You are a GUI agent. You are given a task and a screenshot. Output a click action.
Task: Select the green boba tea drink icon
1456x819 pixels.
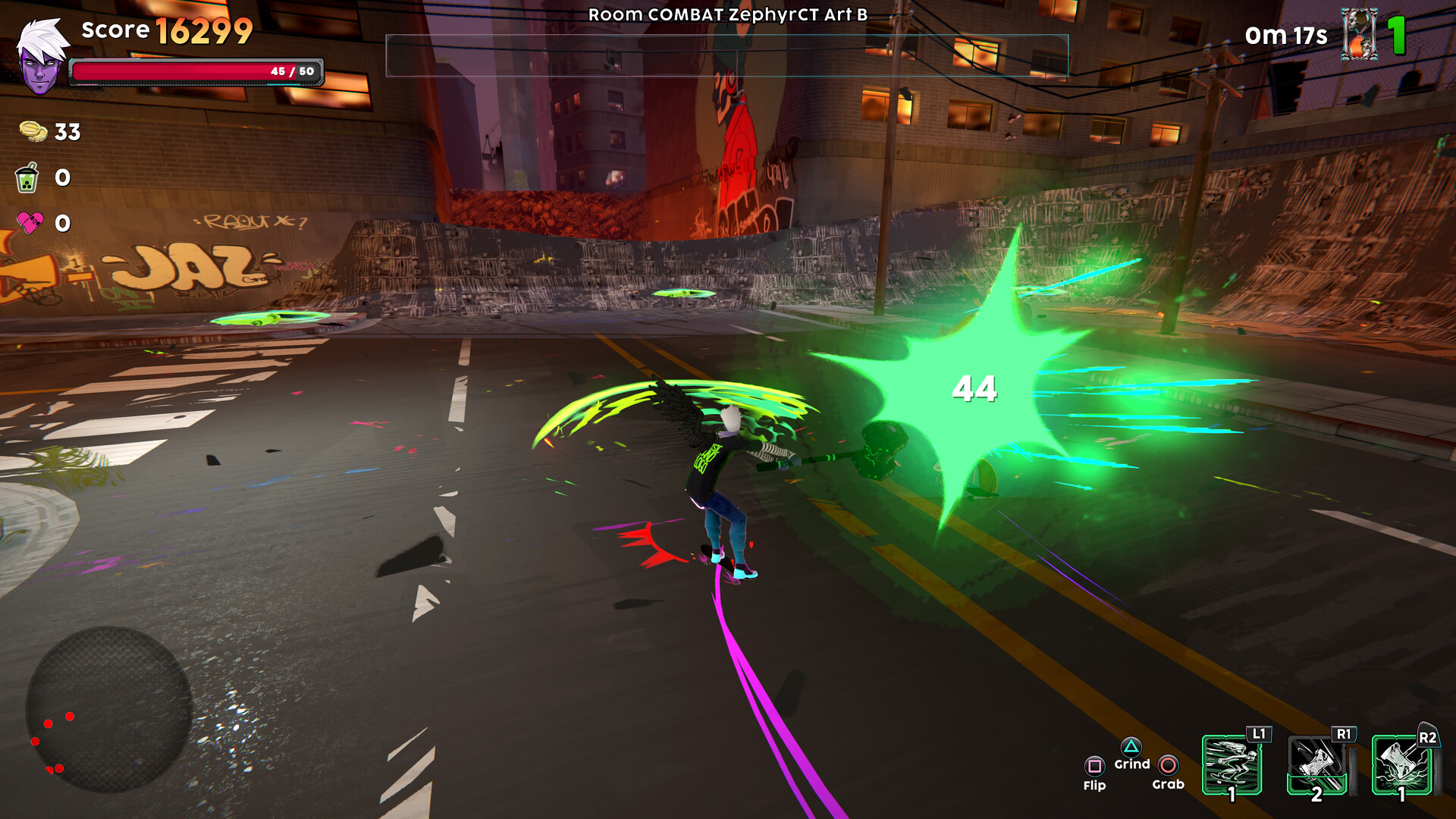pyautogui.click(x=29, y=178)
